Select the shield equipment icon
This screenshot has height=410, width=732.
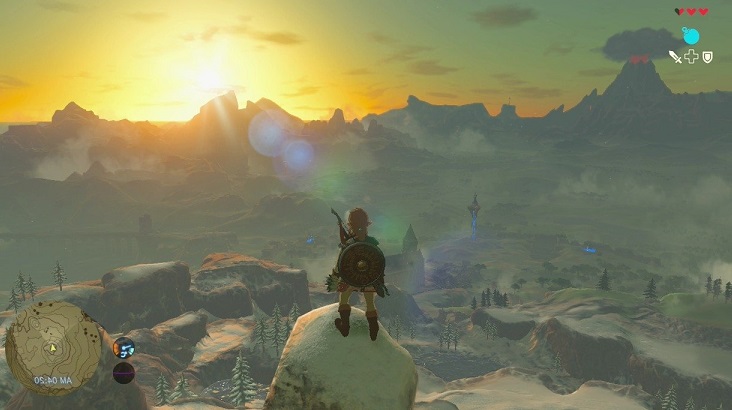707,57
